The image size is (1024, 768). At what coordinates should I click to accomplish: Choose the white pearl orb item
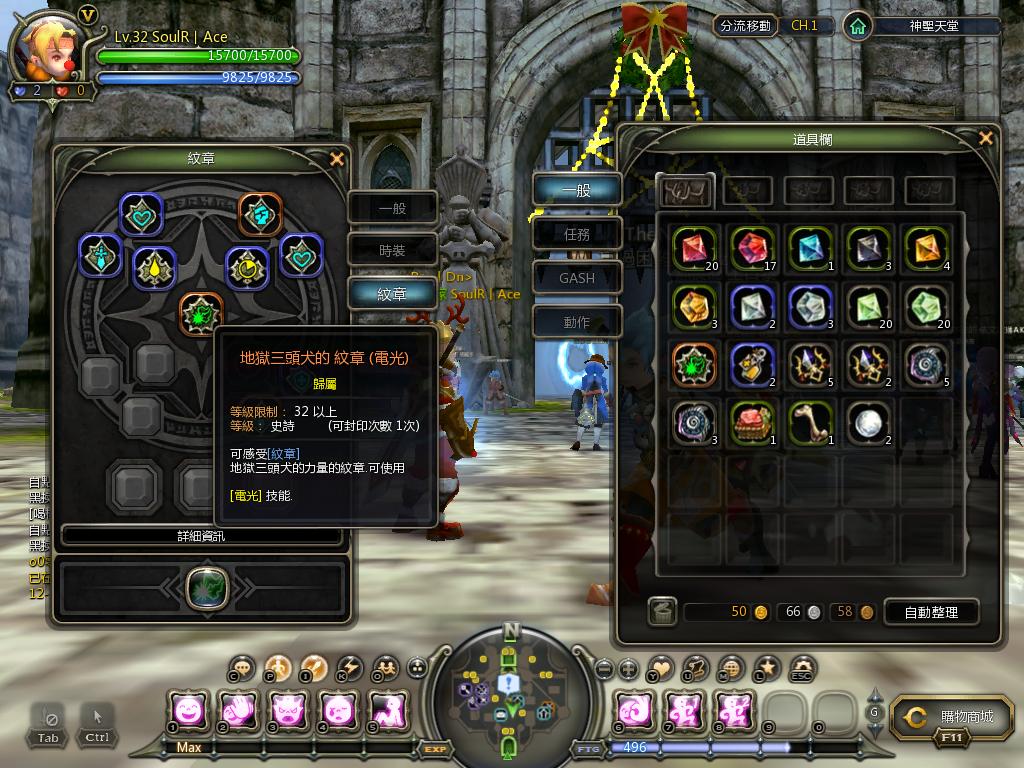(x=867, y=422)
